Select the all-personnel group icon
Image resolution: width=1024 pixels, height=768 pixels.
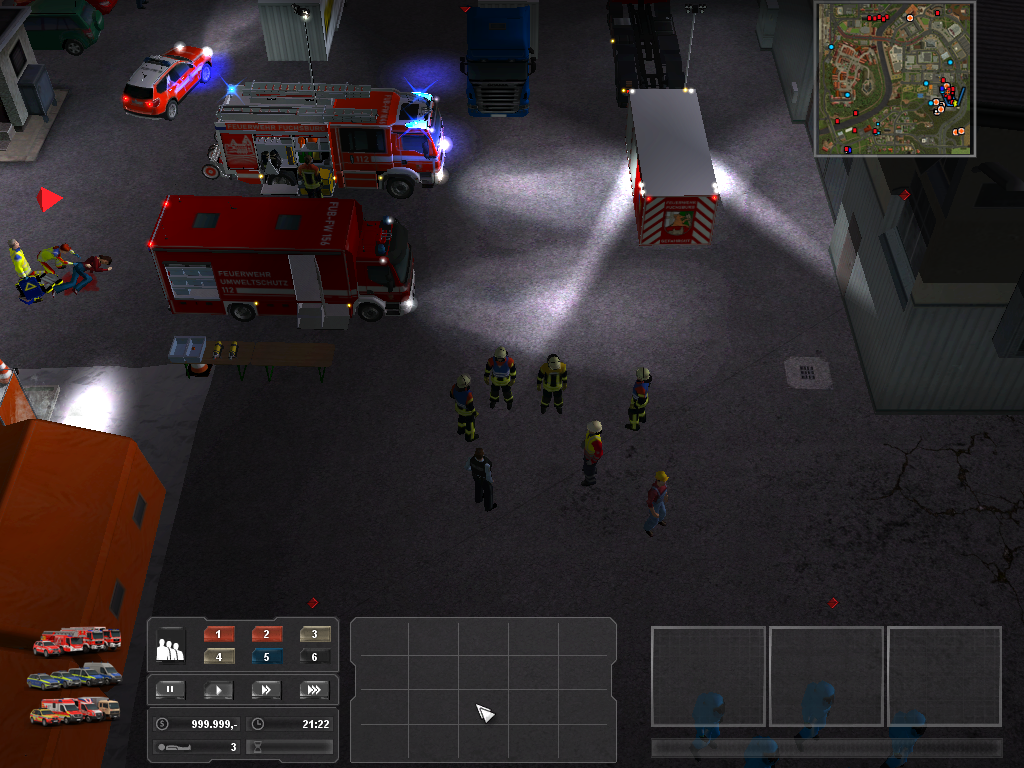click(x=170, y=648)
